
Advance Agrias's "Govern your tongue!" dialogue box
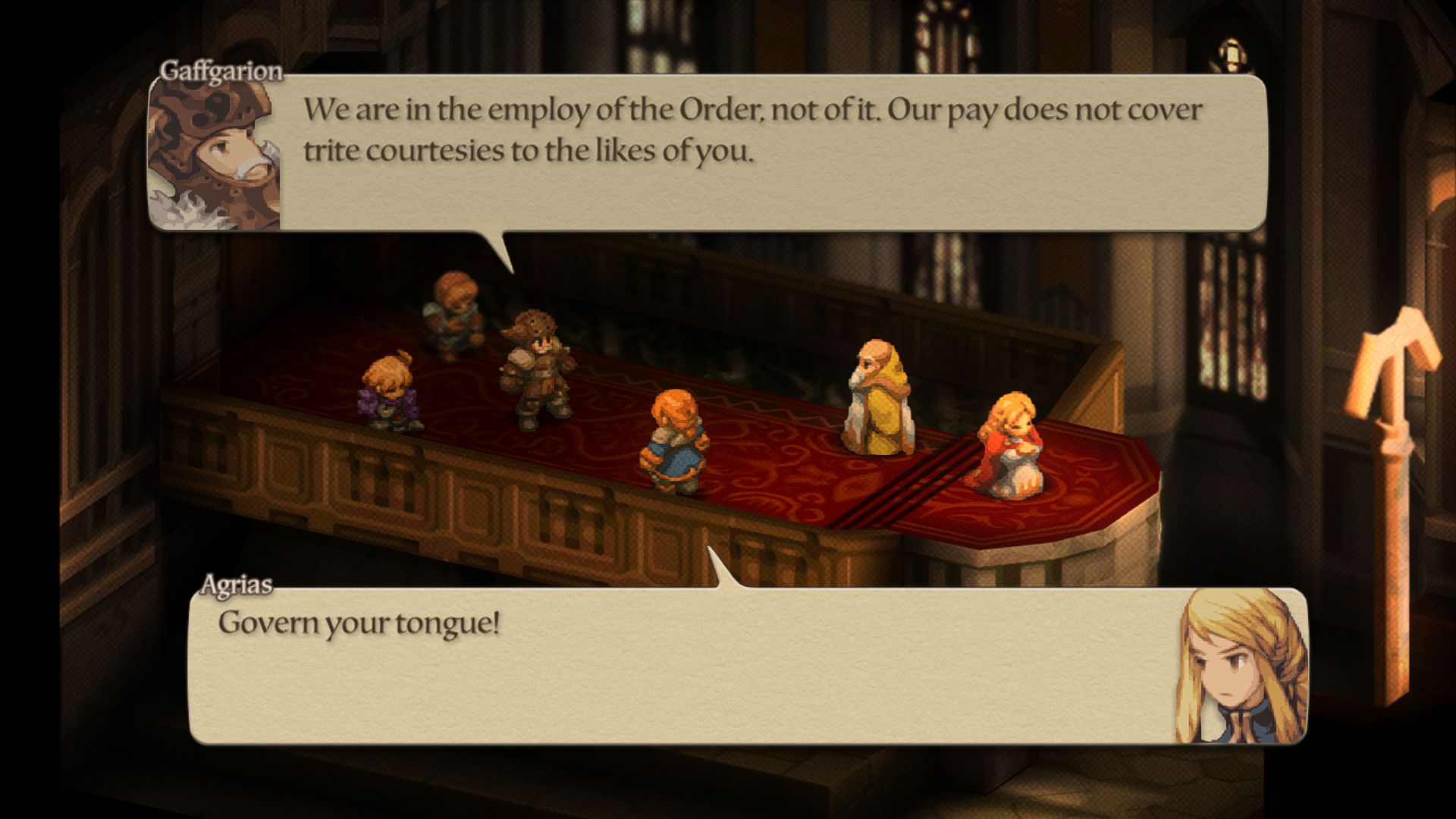pos(682,667)
